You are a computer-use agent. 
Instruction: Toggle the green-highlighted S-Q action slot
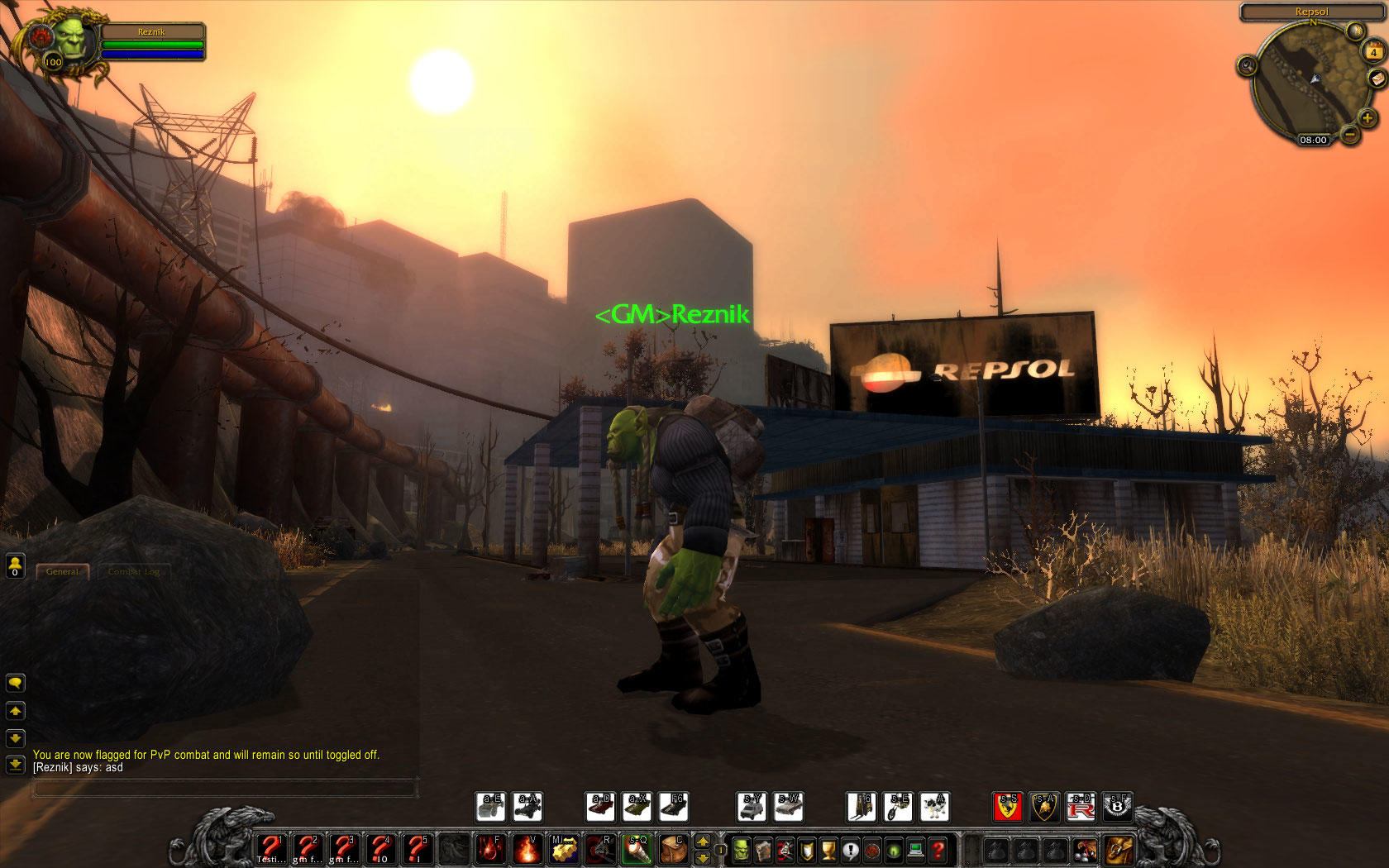click(637, 849)
